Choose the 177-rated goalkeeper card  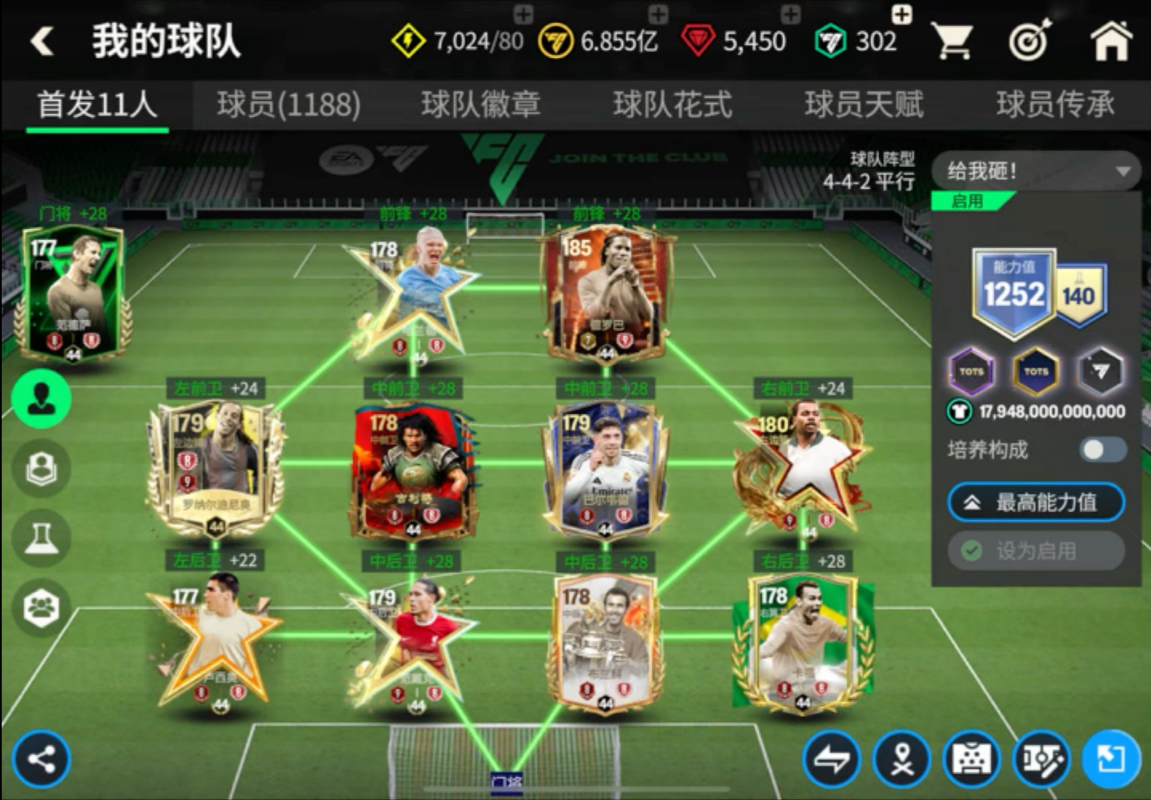(72, 291)
